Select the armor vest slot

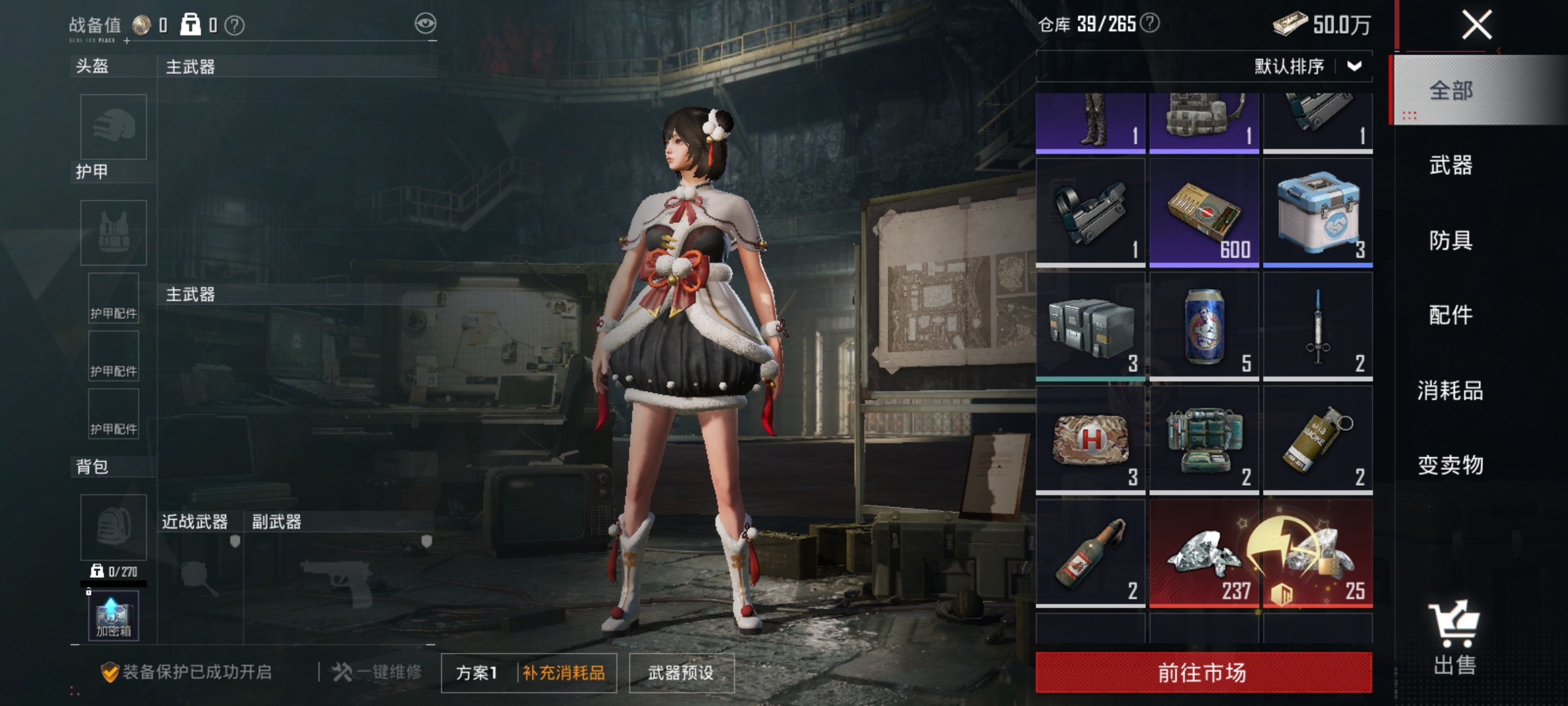[x=112, y=232]
